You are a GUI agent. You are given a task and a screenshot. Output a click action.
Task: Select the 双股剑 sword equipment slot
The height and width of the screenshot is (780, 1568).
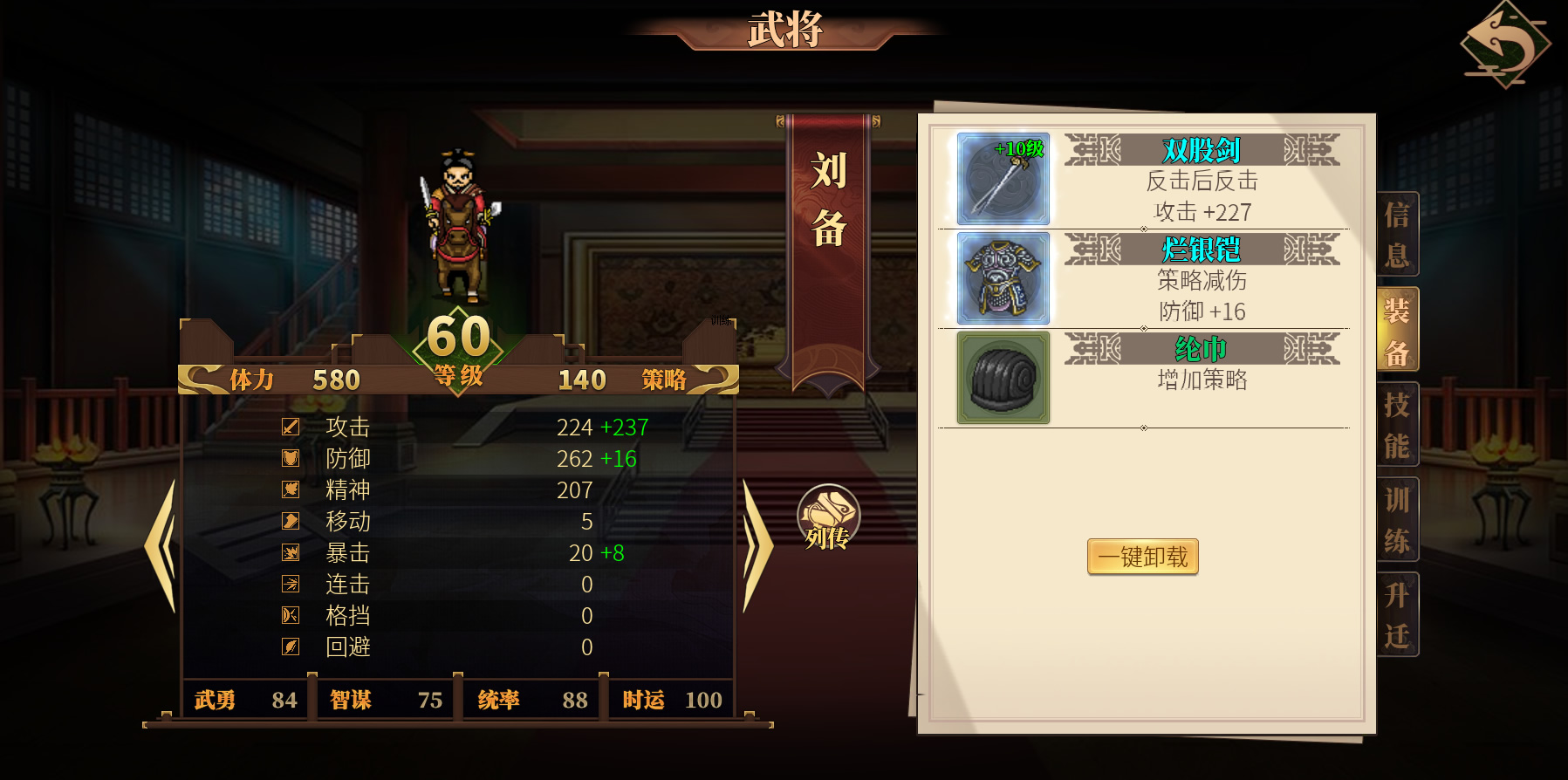click(x=1003, y=179)
